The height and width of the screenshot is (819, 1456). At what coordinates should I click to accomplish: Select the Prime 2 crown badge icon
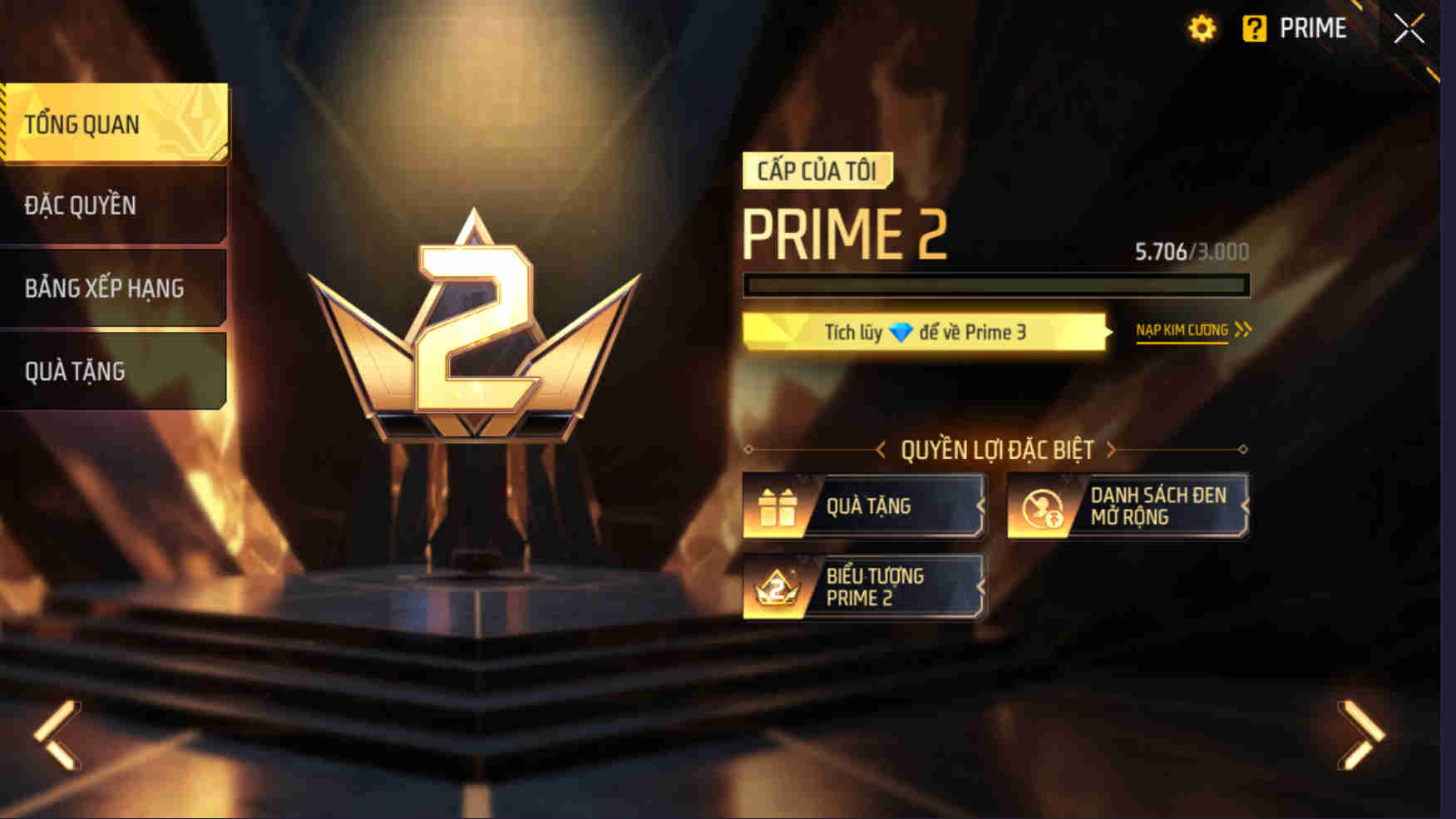pos(777,588)
